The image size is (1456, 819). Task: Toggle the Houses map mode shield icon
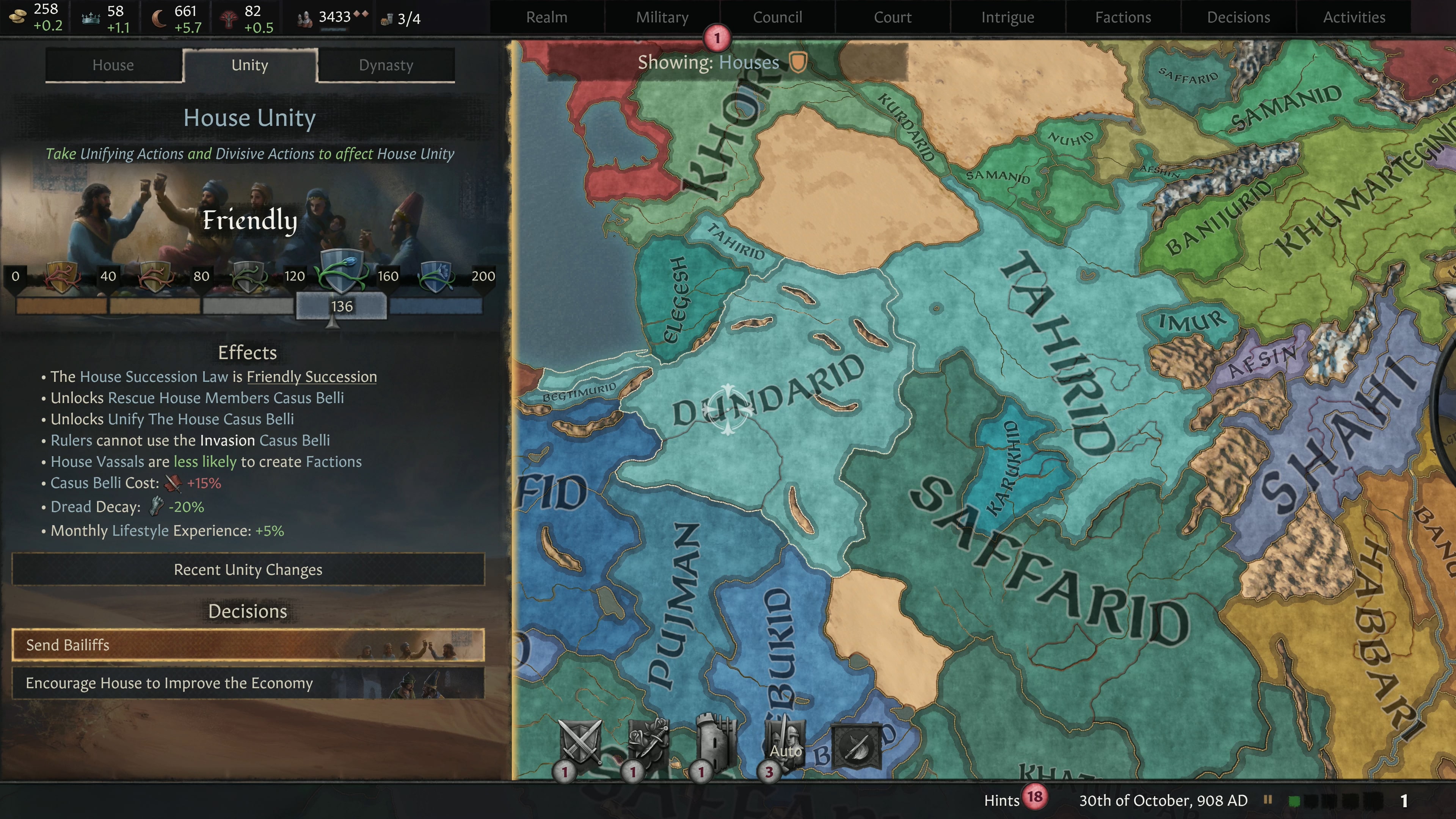click(x=797, y=63)
